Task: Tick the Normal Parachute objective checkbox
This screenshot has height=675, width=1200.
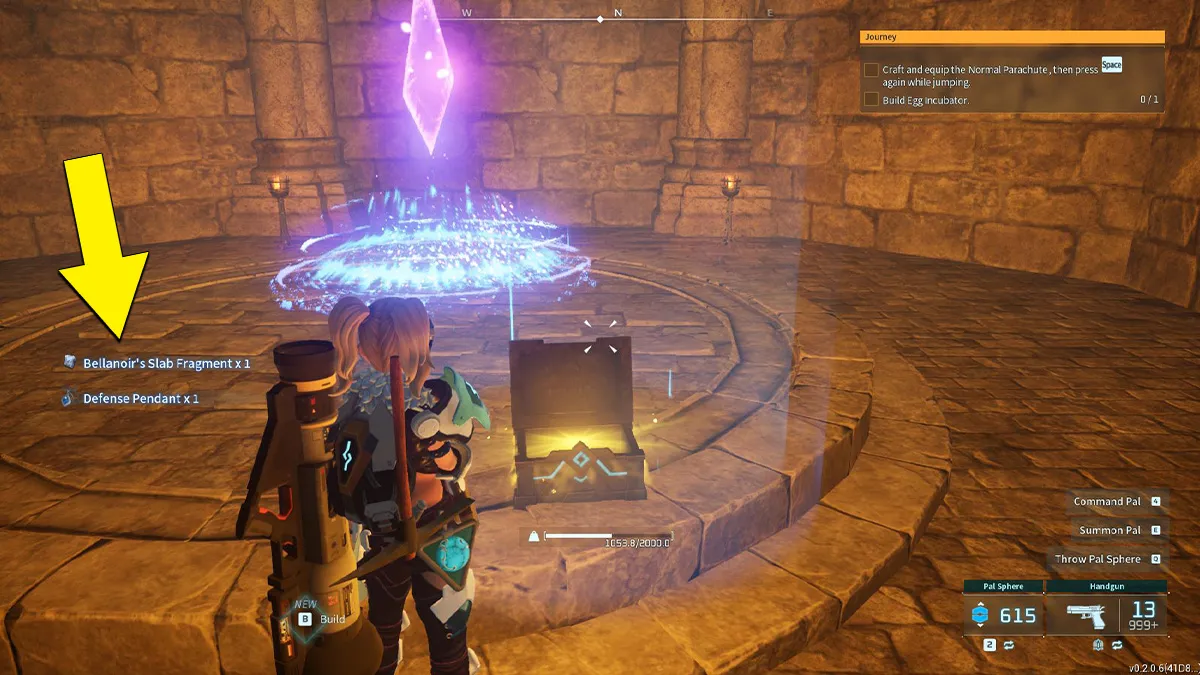Action: click(872, 70)
